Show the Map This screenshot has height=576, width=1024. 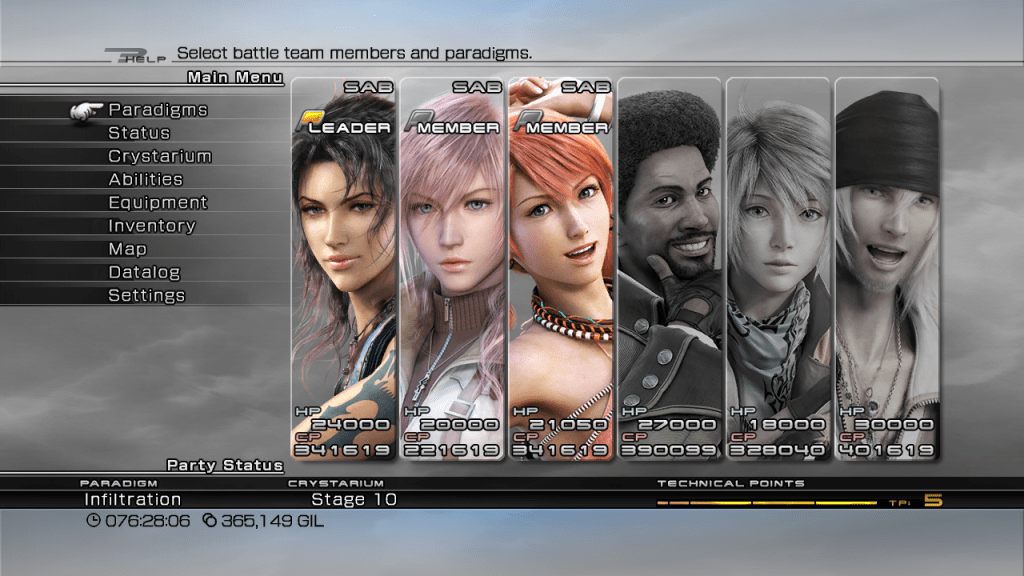(127, 249)
